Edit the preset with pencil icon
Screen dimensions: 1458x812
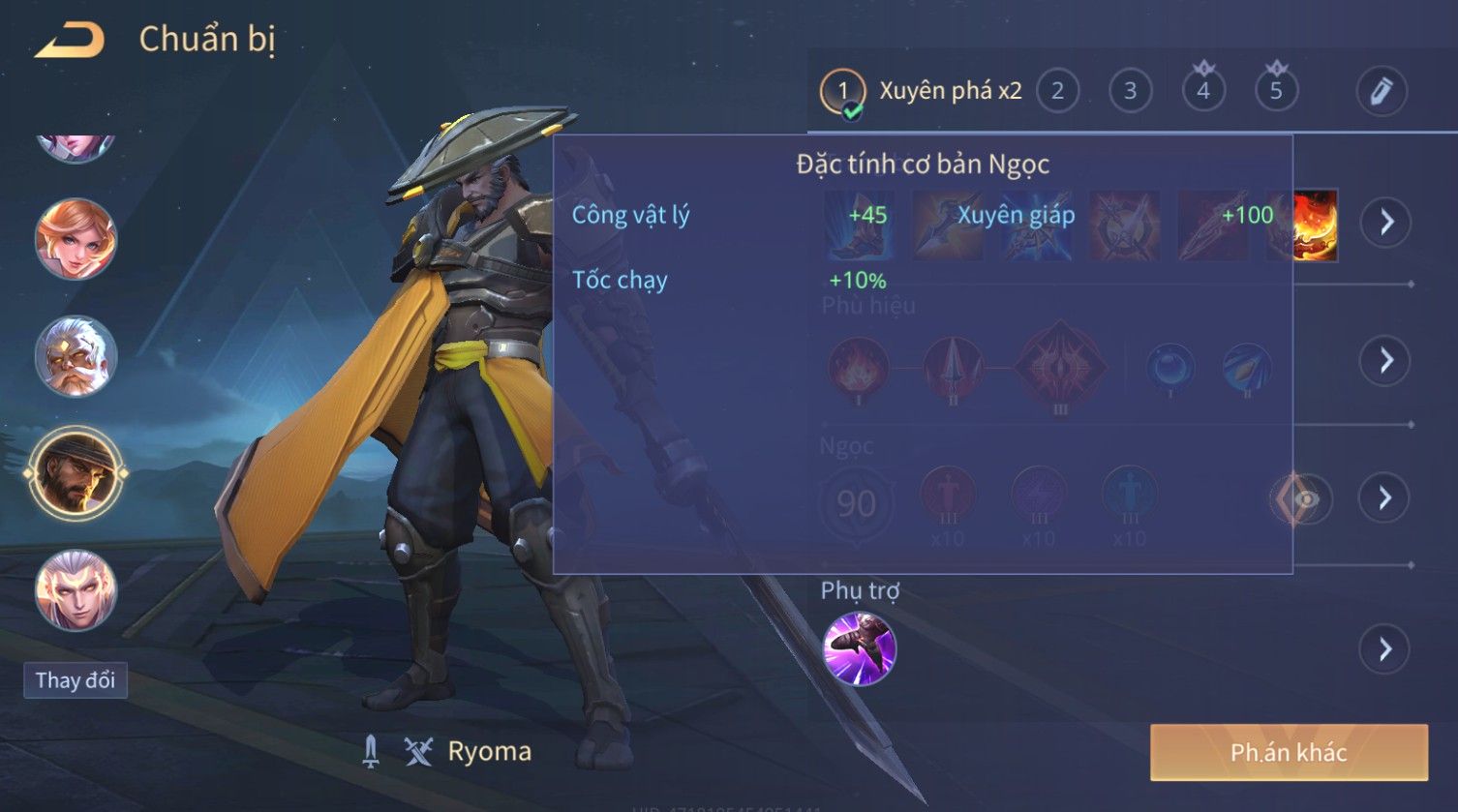(x=1382, y=92)
